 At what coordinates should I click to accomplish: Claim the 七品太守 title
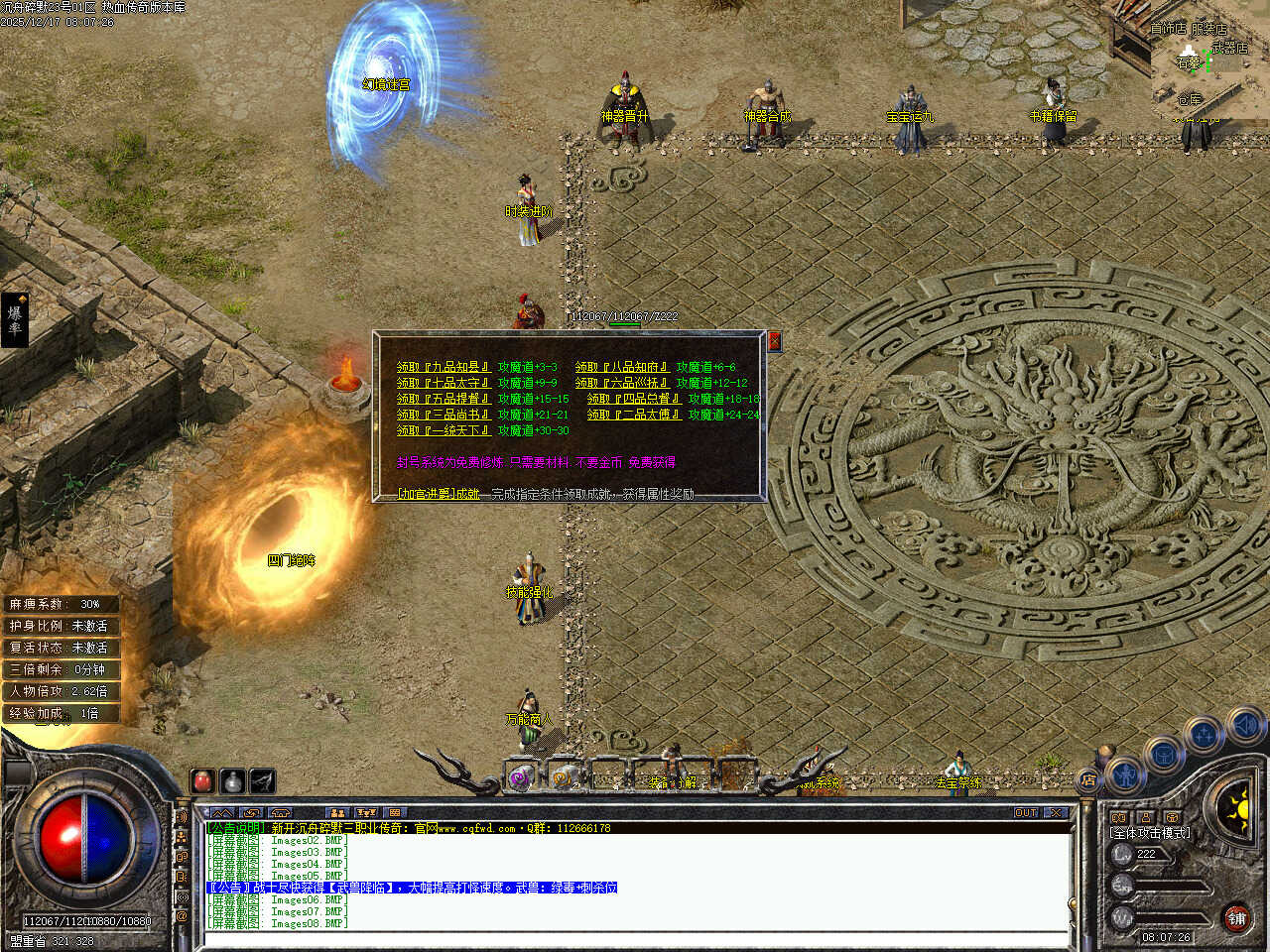(444, 383)
